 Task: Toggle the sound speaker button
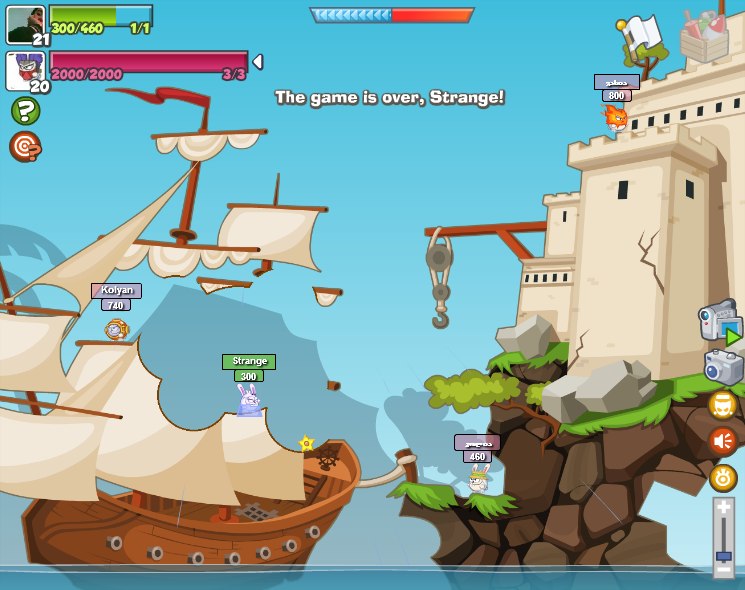pyautogui.click(x=722, y=441)
